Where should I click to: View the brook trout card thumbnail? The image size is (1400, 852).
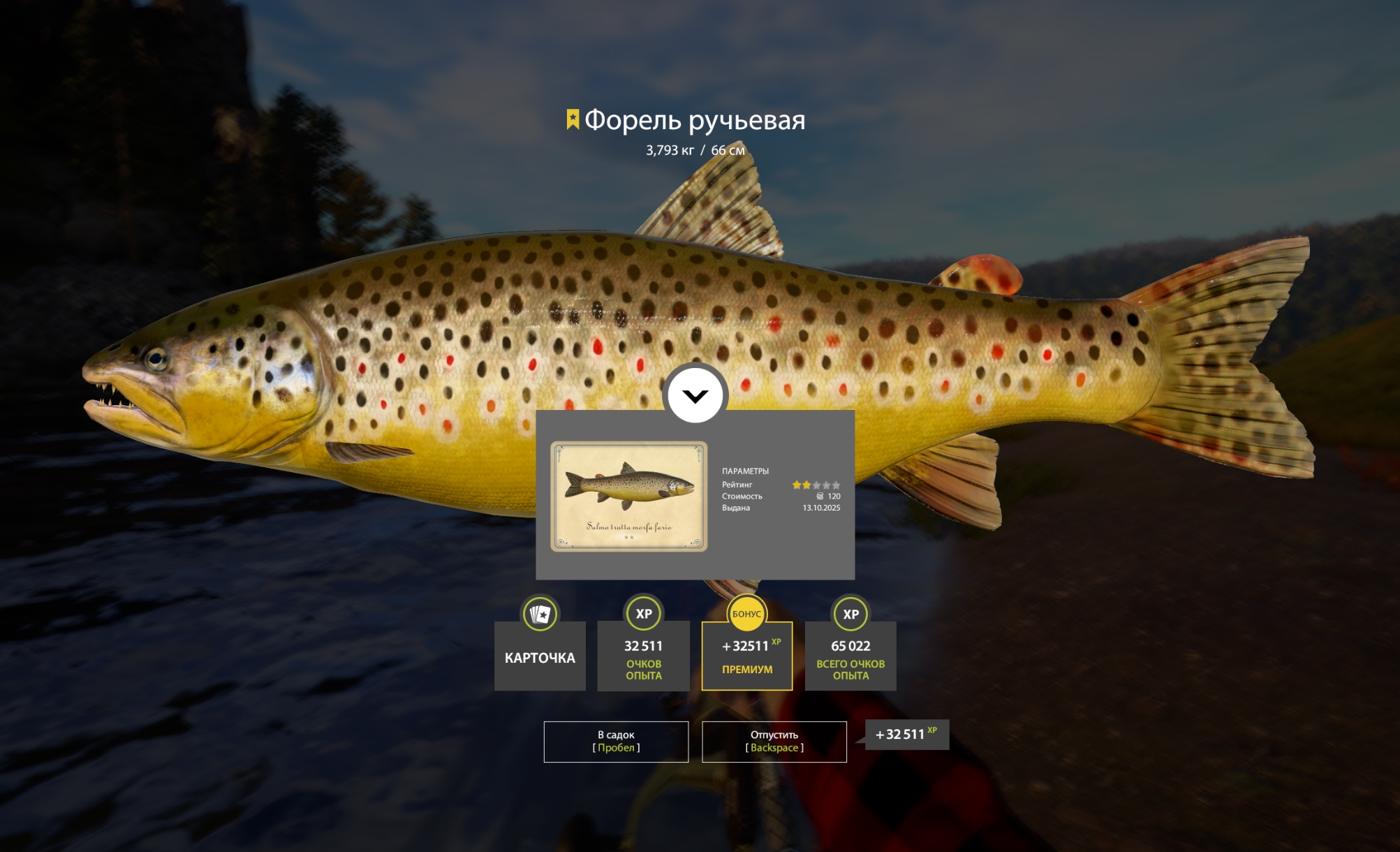click(x=628, y=496)
